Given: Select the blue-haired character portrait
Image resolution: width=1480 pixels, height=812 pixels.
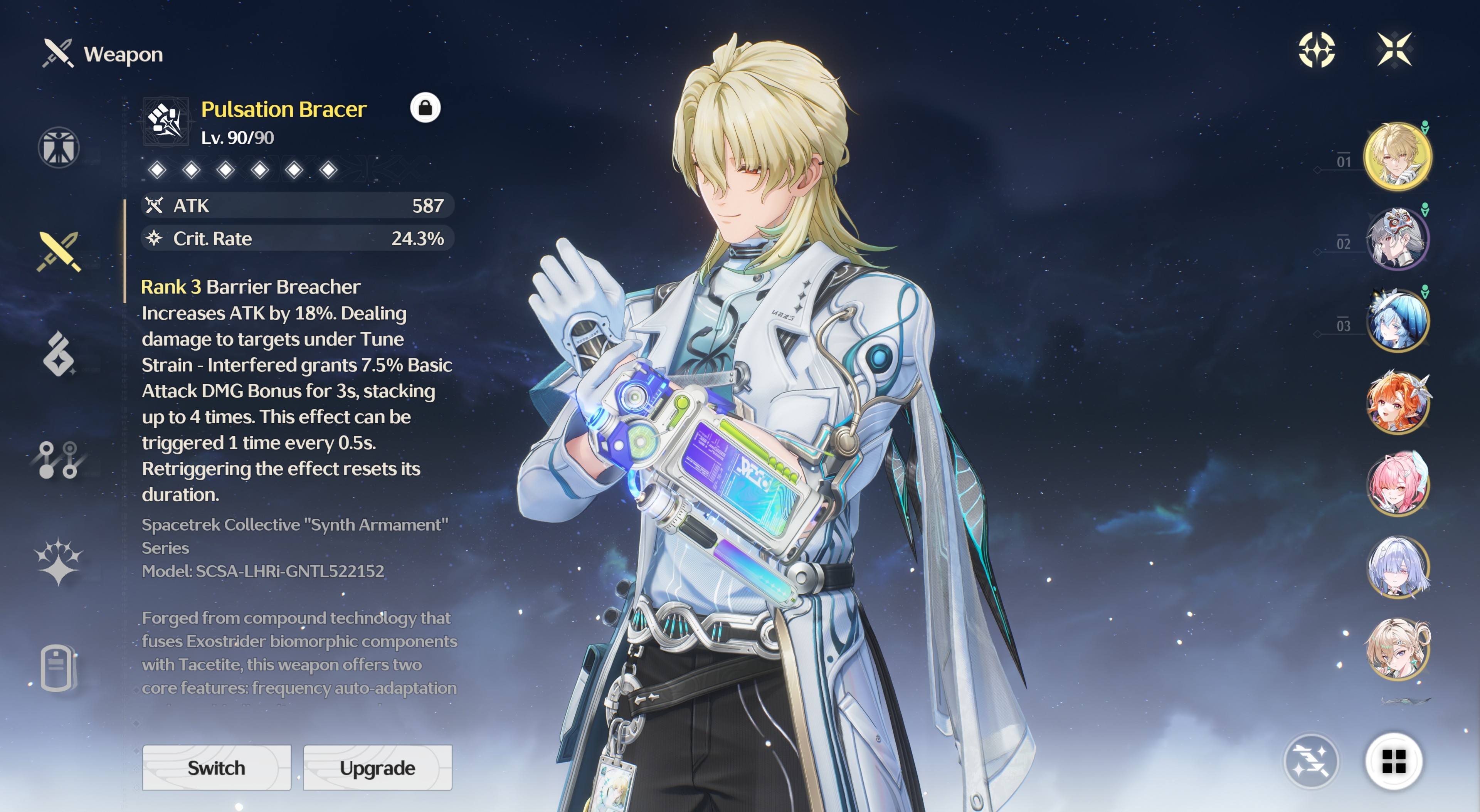Looking at the screenshot, I should click(1397, 321).
